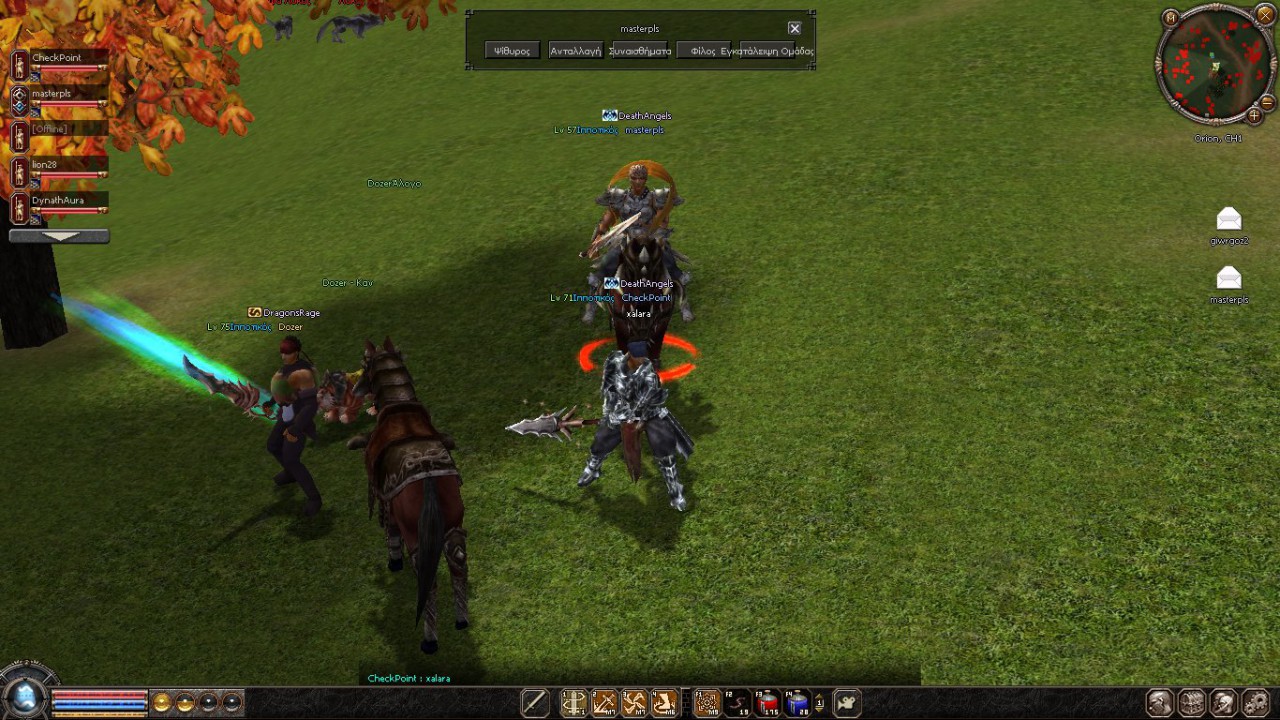Zoom out the minimap with the minus button
The width and height of the screenshot is (1280, 720).
(x=1267, y=102)
